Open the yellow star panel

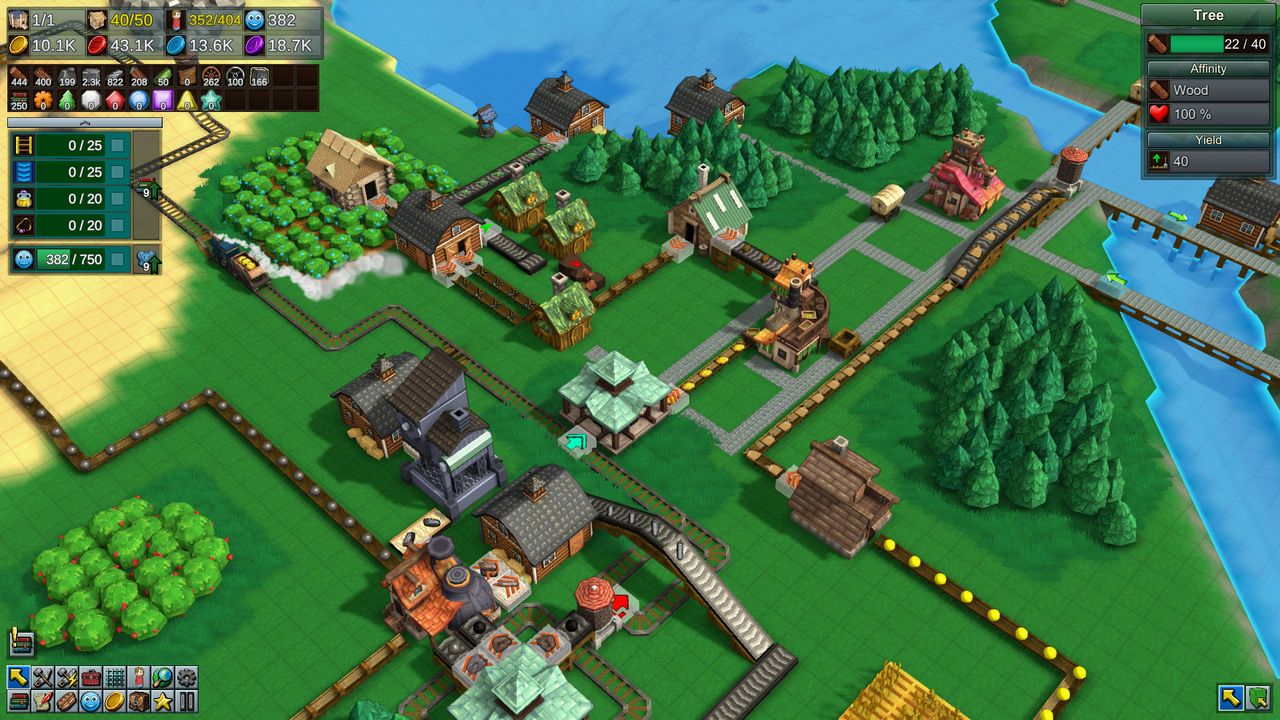[x=162, y=701]
